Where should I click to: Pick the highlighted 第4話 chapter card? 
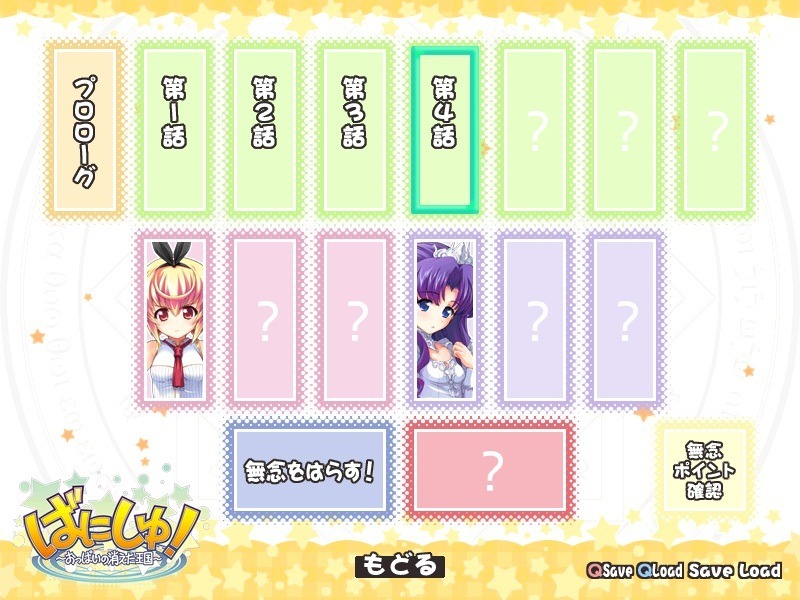pos(444,130)
